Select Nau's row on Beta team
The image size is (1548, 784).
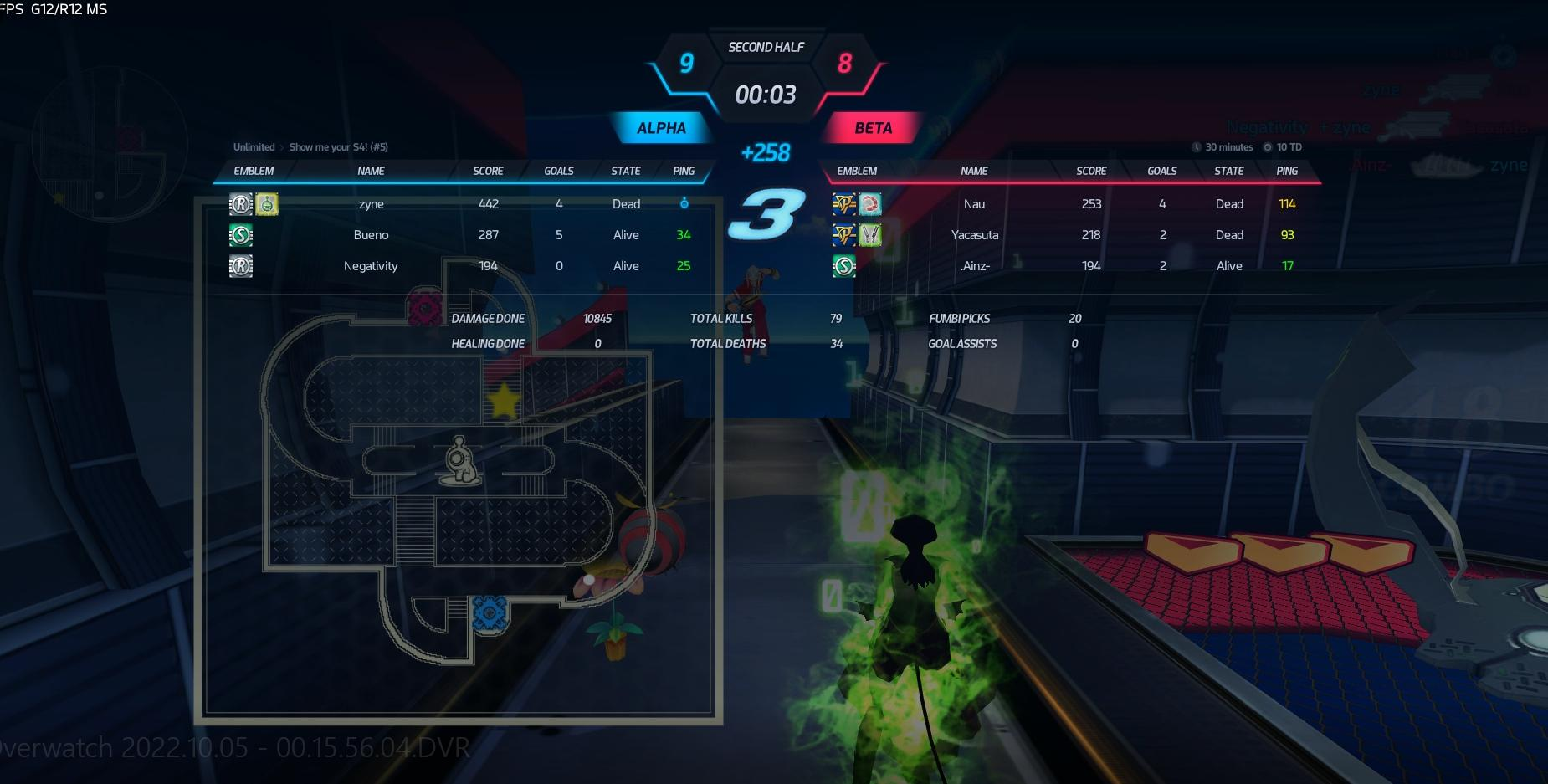974,204
